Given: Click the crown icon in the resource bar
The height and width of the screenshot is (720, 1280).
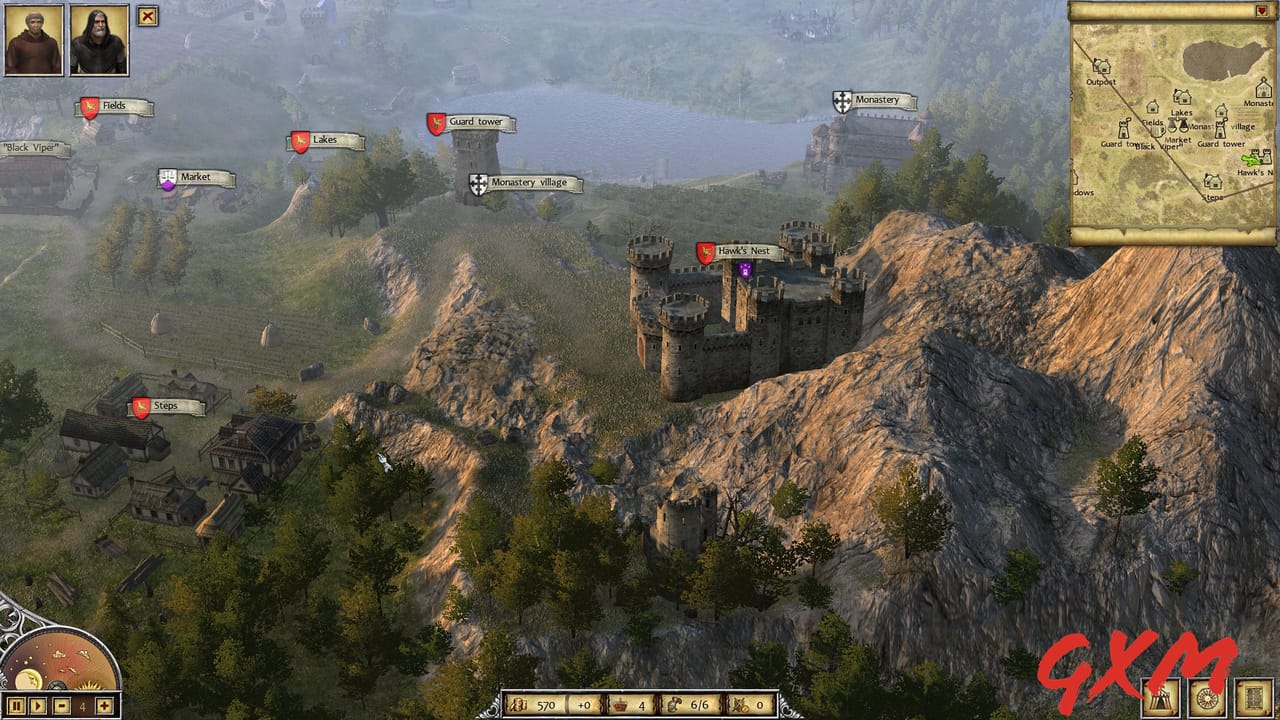Looking at the screenshot, I should tap(620, 703).
